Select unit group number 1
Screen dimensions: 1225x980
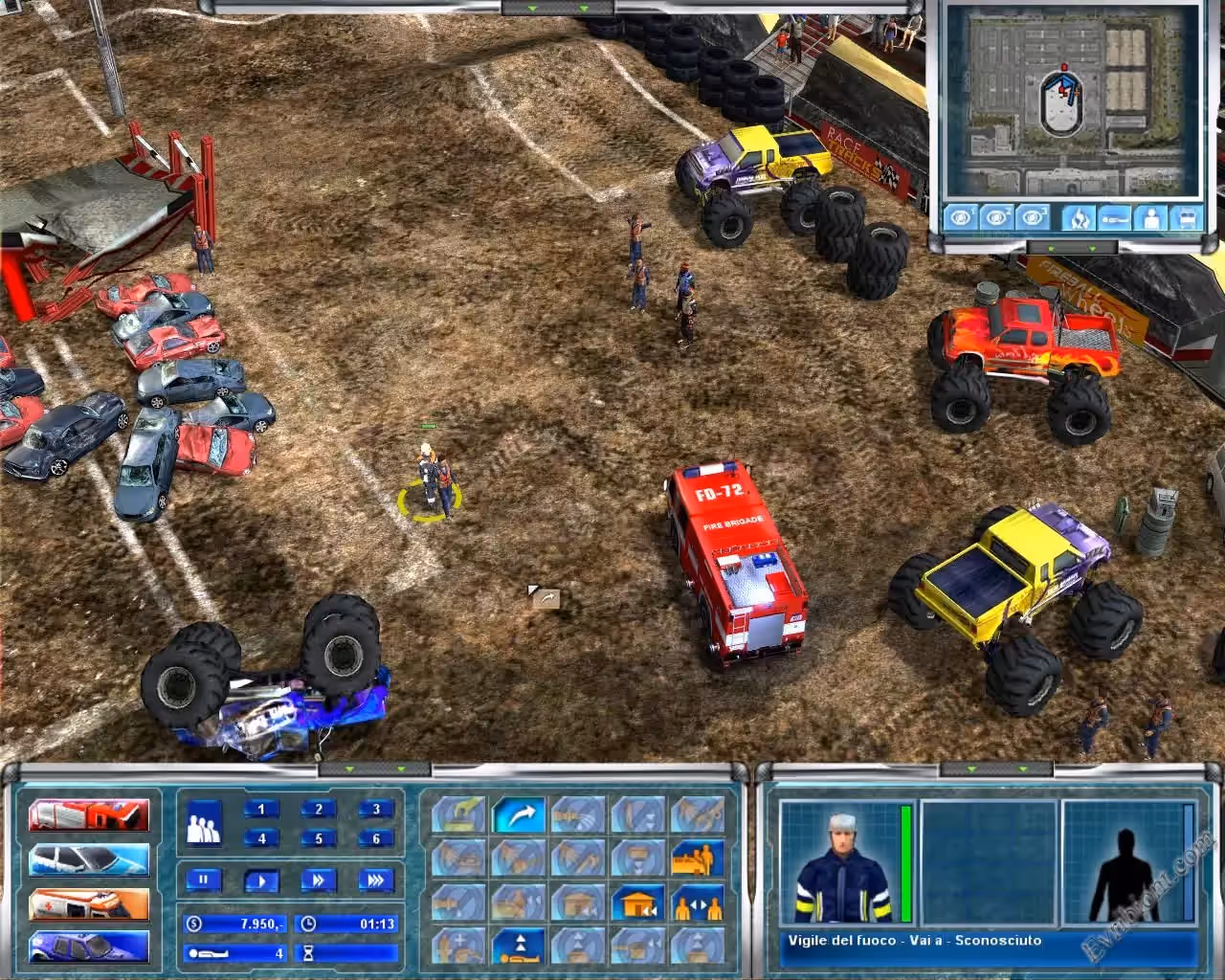tap(260, 810)
